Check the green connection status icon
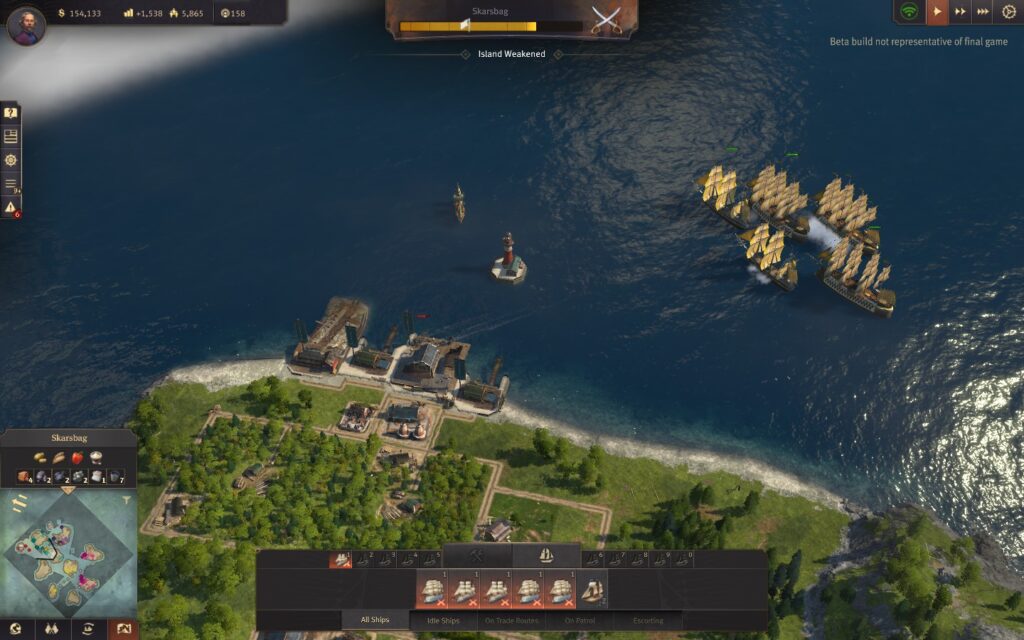1024x640 pixels. click(909, 12)
